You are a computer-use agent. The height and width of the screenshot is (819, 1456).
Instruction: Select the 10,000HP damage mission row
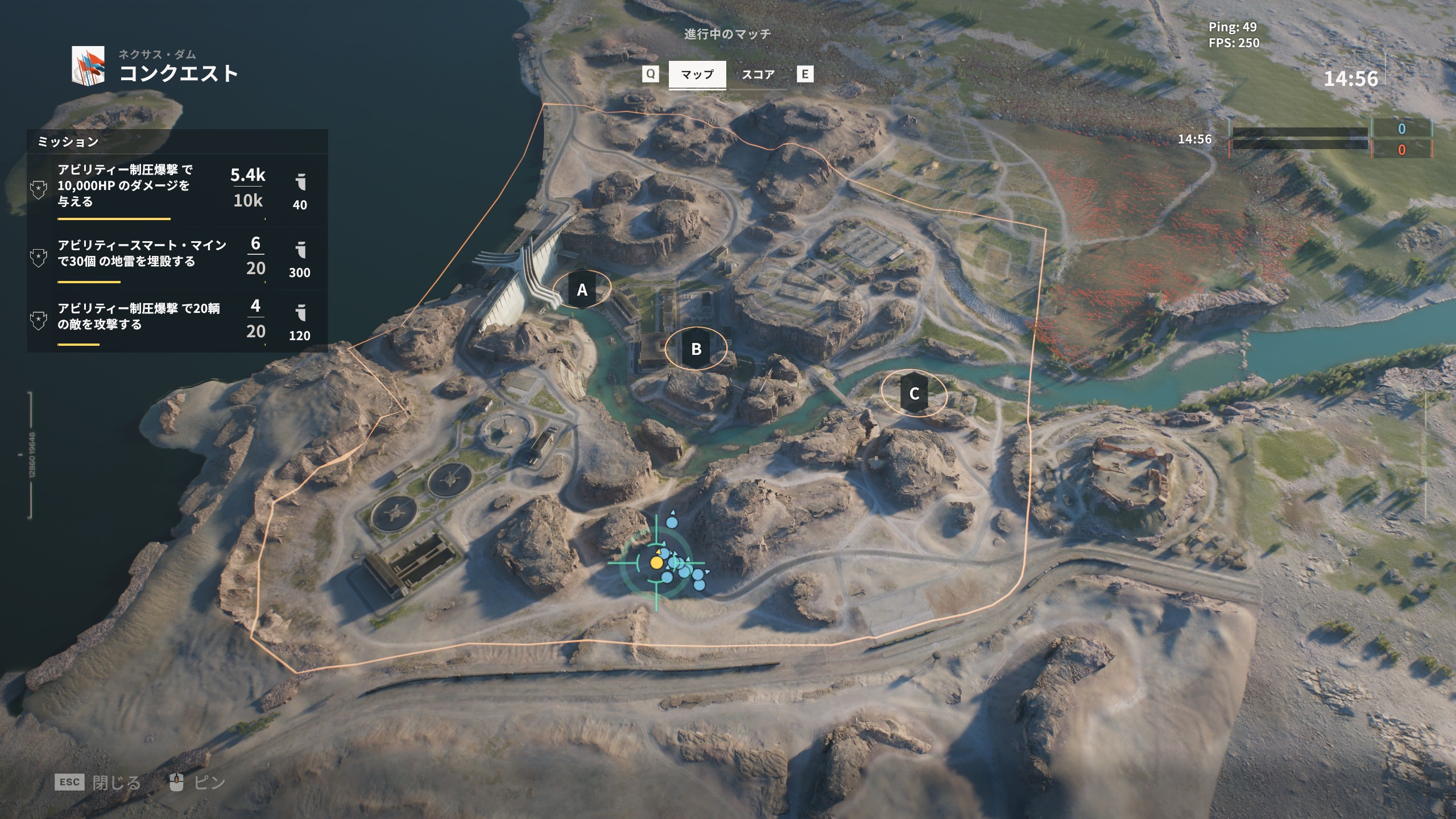coord(177,187)
